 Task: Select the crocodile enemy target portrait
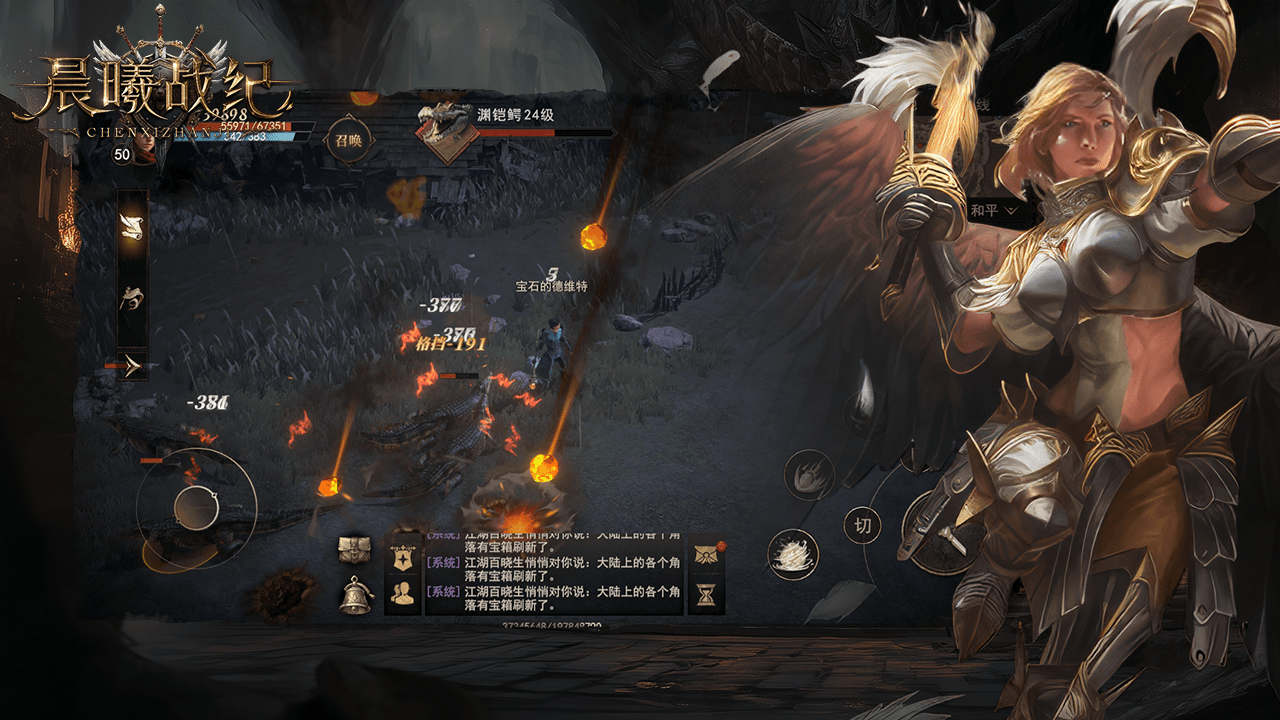pyautogui.click(x=445, y=130)
